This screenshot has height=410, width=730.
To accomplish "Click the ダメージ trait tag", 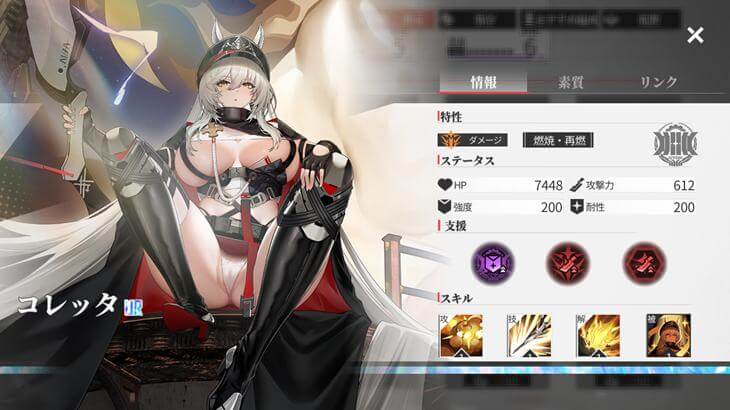I will coord(474,140).
